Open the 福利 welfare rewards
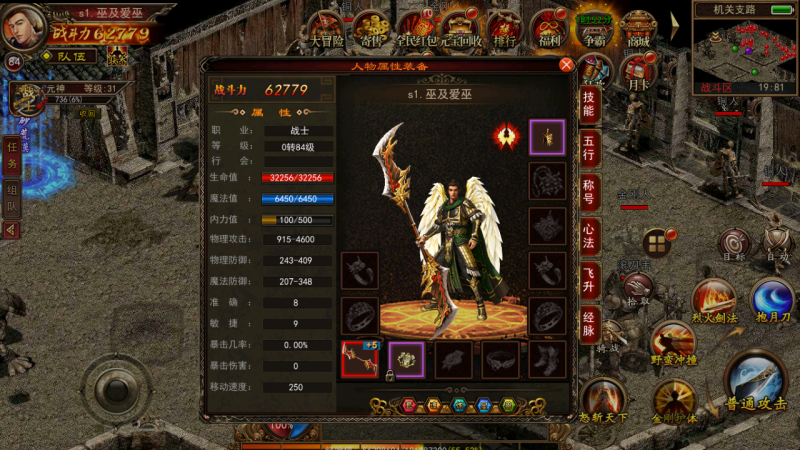Screen dimensions: 800x450 pyautogui.click(x=549, y=27)
